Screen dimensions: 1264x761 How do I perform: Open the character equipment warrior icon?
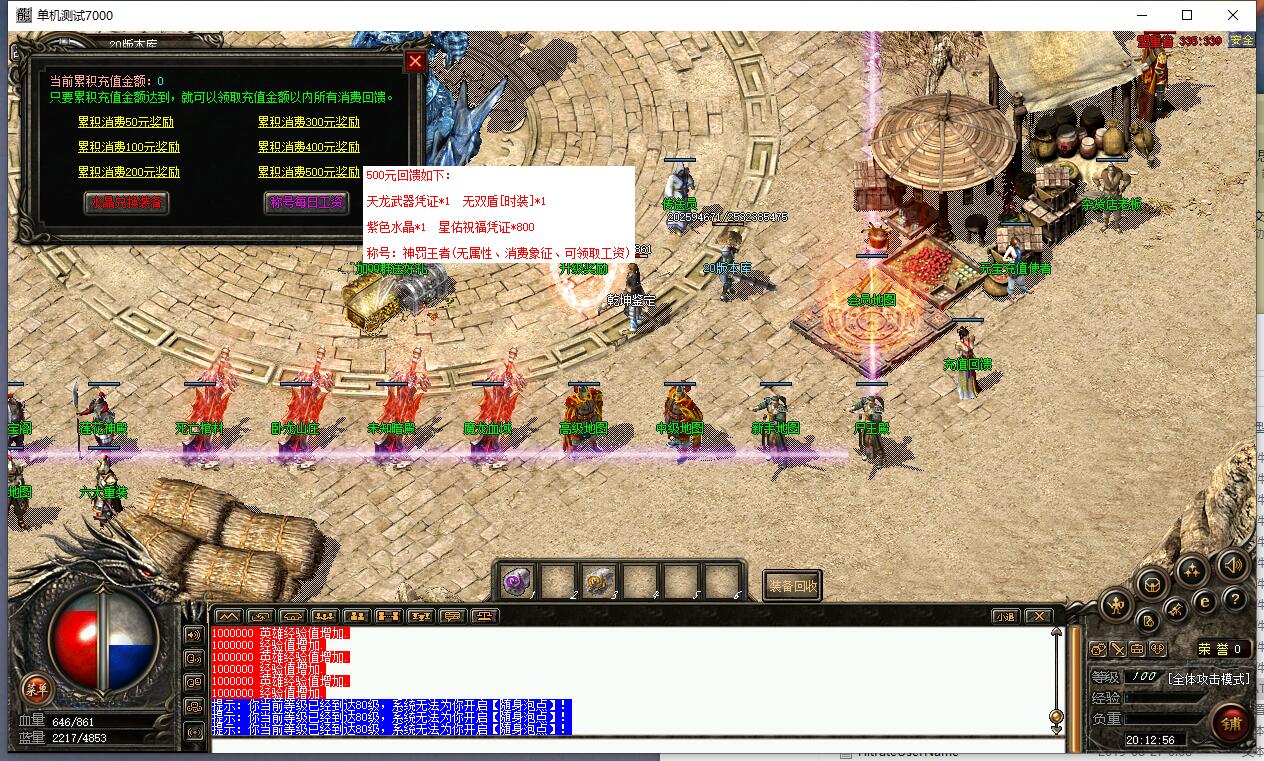tap(1116, 604)
